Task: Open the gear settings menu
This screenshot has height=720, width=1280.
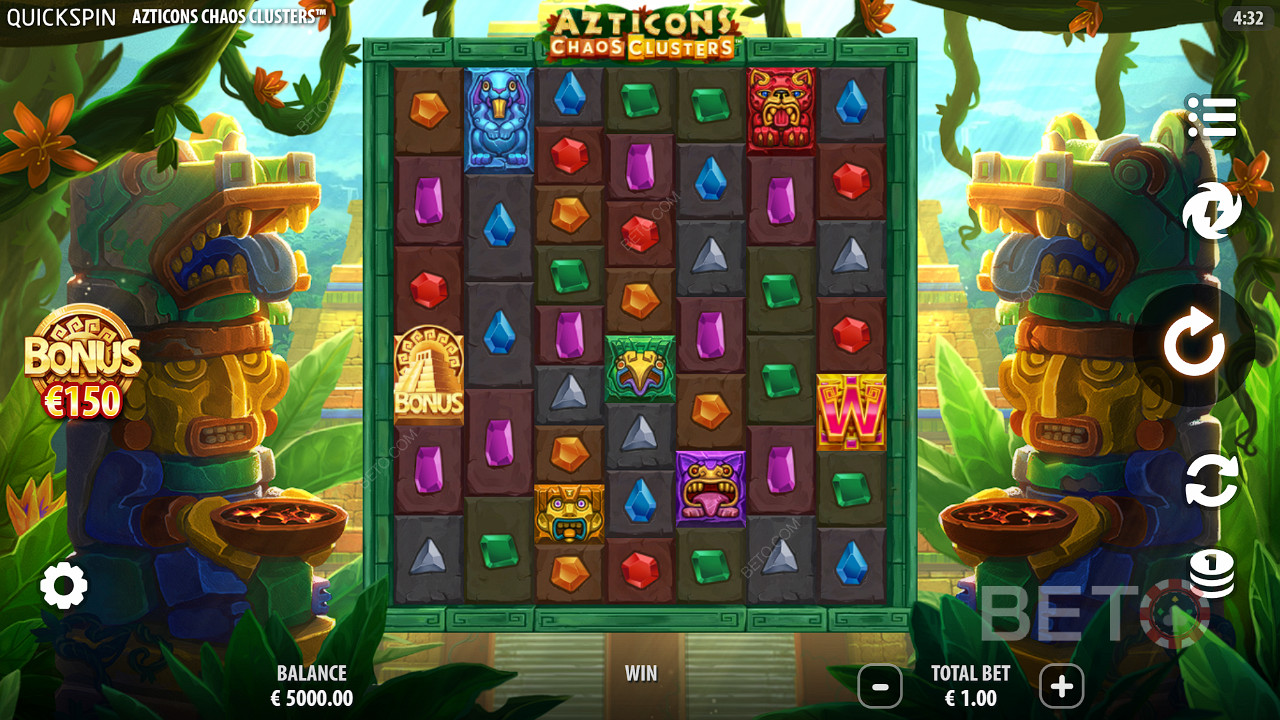Action: click(x=64, y=586)
